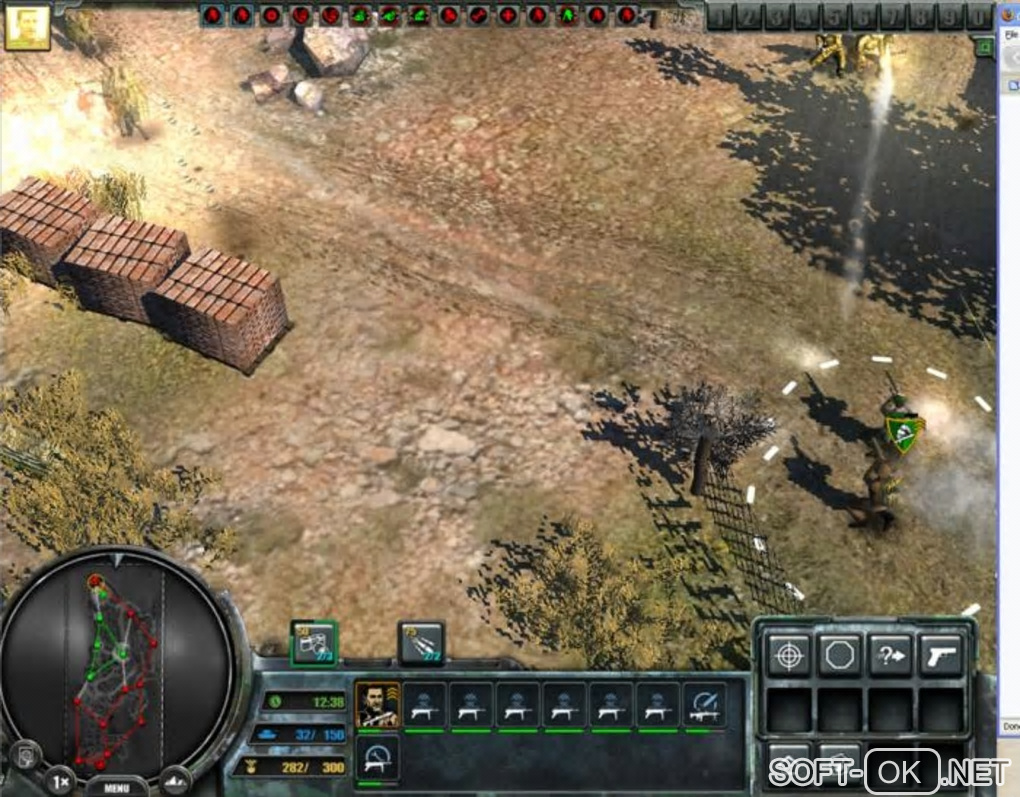
Task: Click the question mark arrow command
Action: 891,655
